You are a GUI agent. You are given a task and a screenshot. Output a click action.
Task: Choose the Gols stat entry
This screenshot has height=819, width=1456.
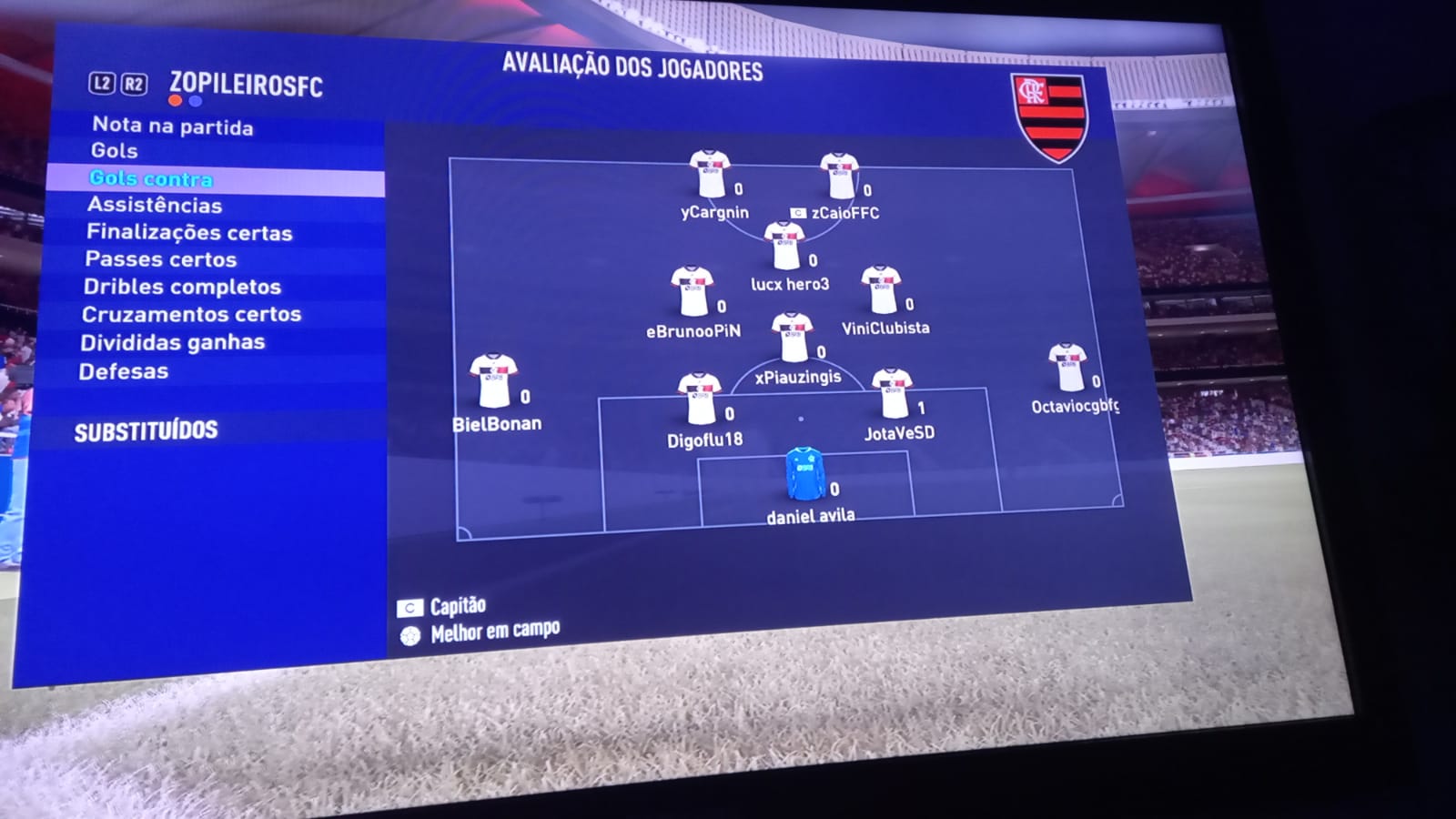coord(115,150)
